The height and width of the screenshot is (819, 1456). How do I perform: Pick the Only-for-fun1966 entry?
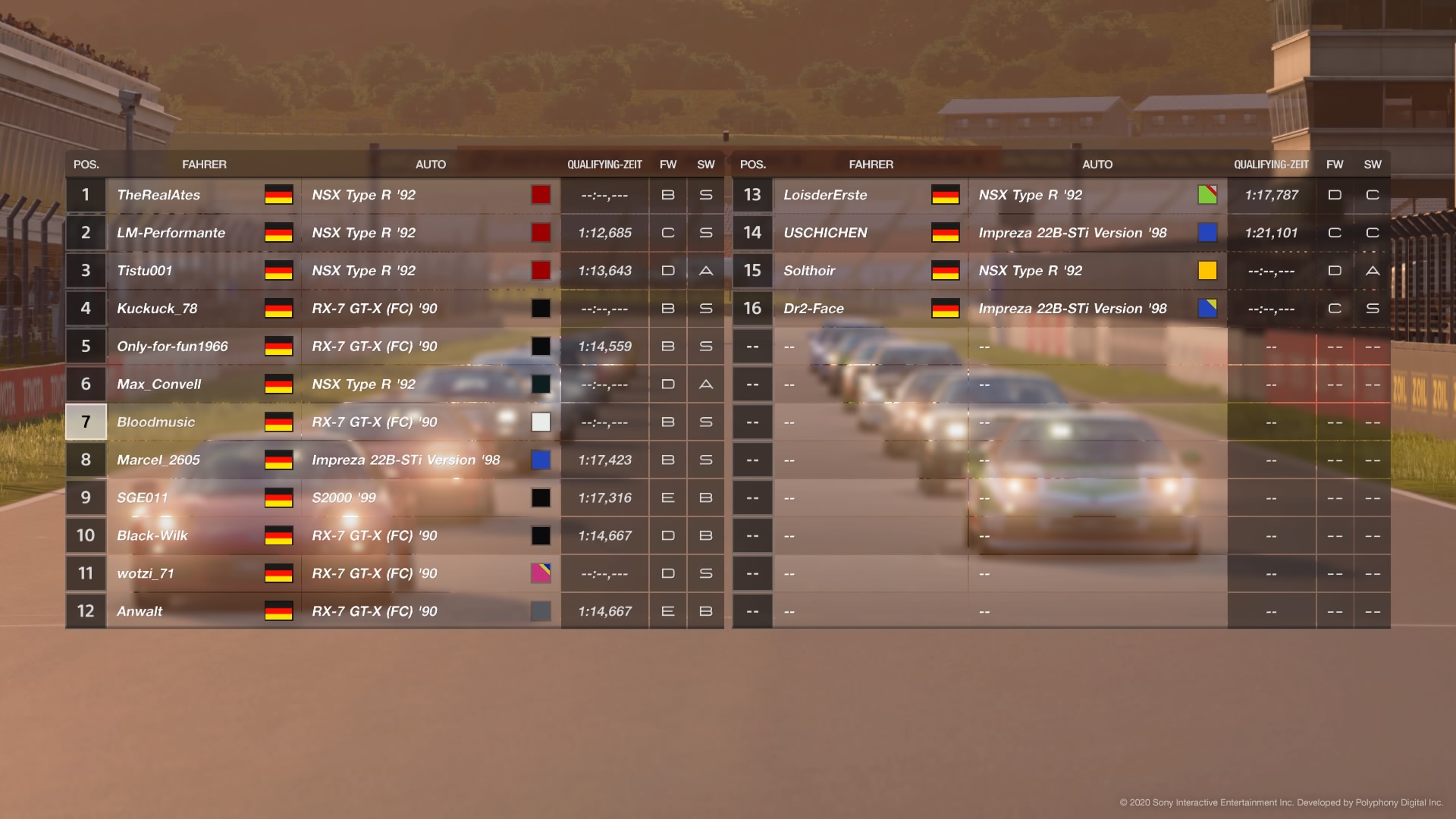click(x=172, y=347)
